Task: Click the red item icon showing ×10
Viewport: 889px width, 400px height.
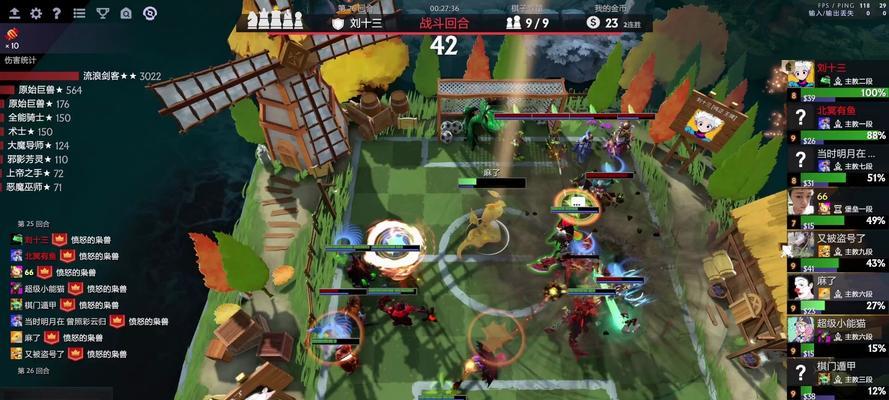Action: (x=11, y=37)
